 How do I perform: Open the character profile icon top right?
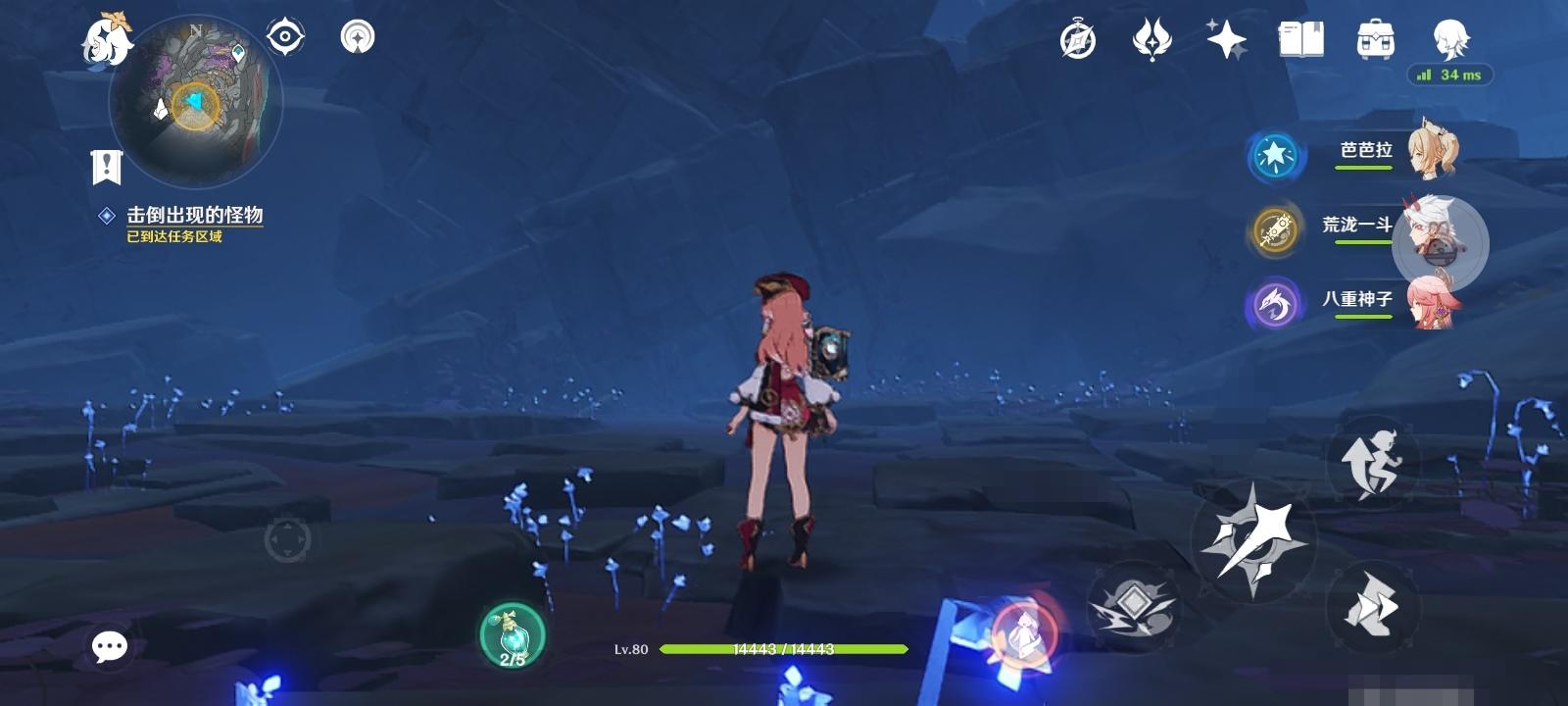coord(1452,39)
